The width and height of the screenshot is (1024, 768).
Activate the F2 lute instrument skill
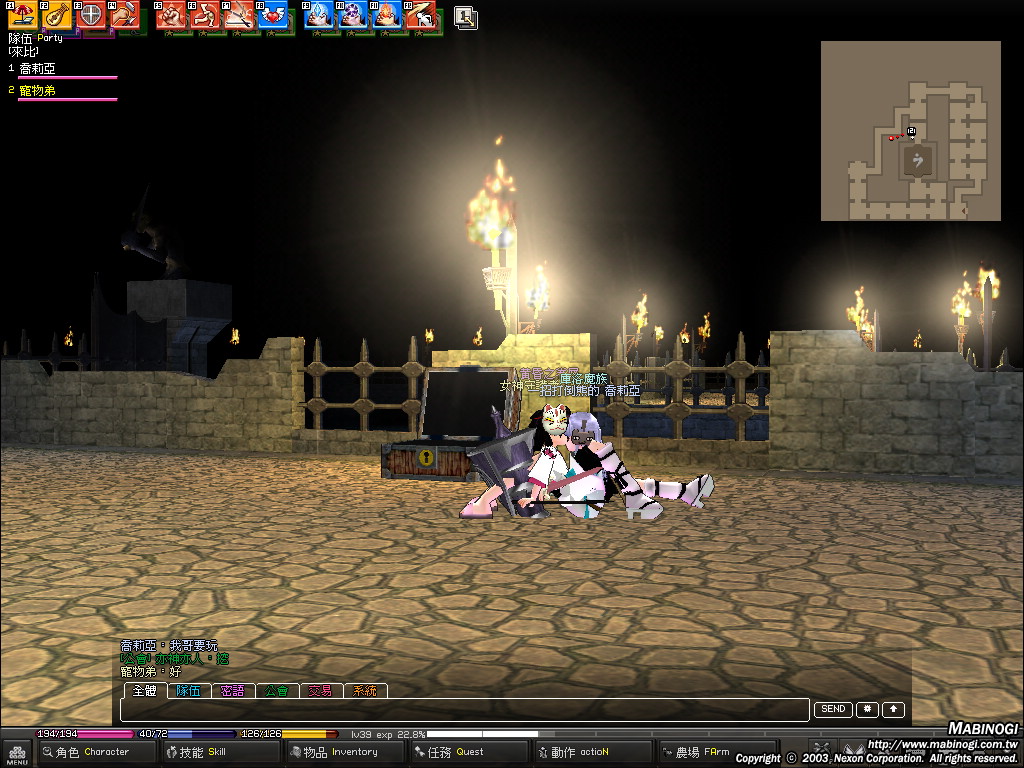coord(57,14)
